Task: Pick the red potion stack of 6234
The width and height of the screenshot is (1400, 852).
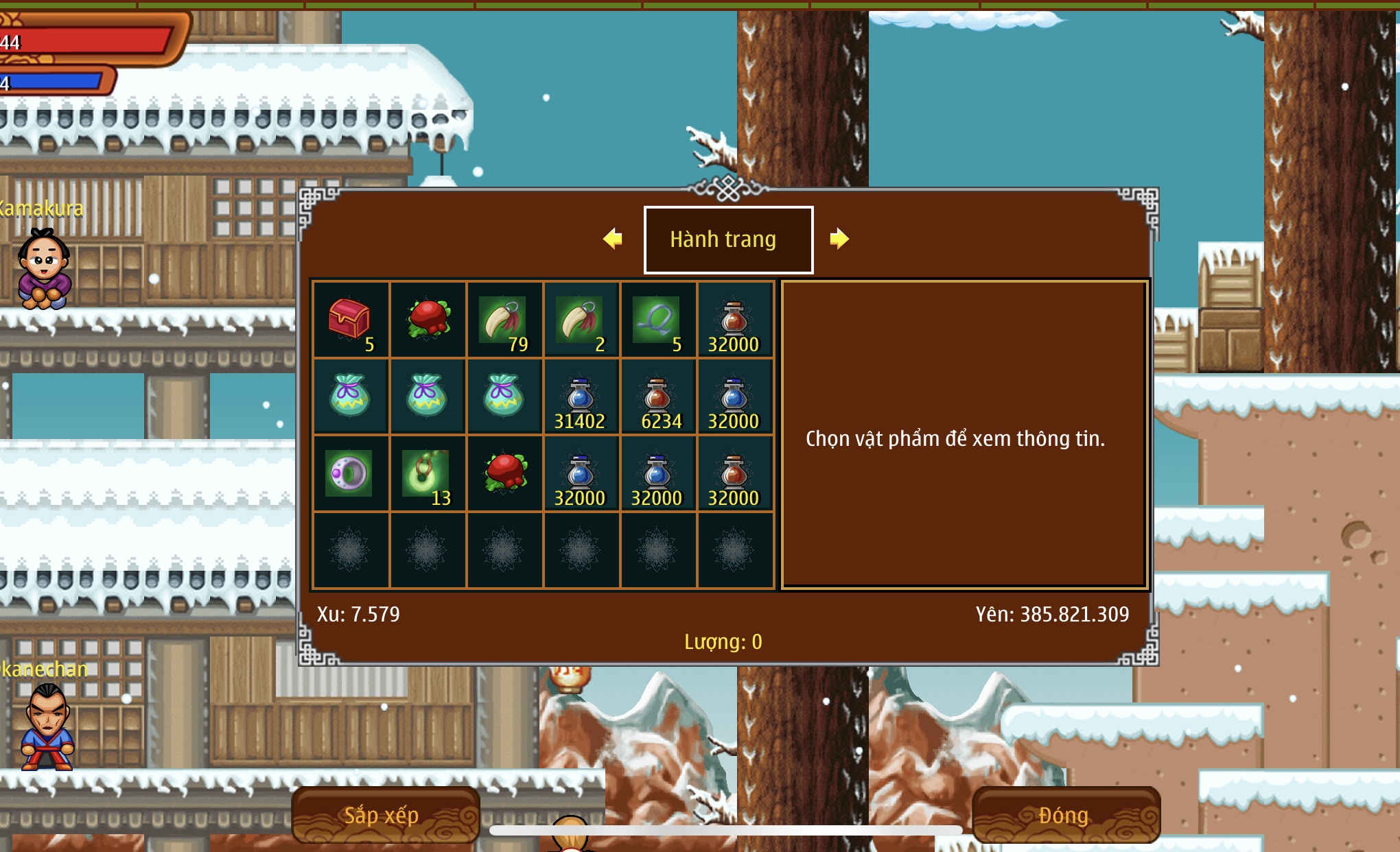Action: (657, 397)
